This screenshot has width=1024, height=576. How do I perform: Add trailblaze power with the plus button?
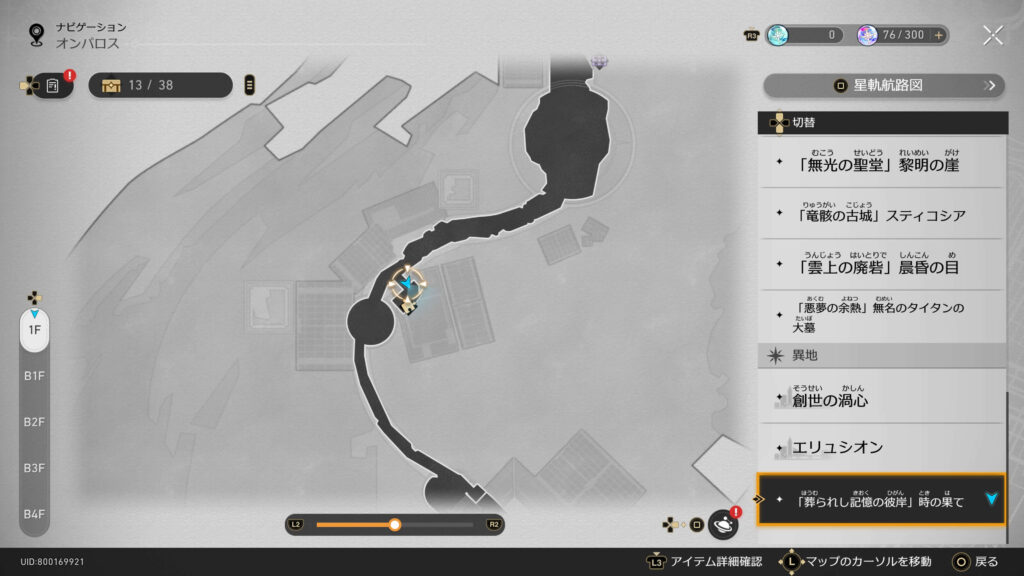[x=938, y=35]
